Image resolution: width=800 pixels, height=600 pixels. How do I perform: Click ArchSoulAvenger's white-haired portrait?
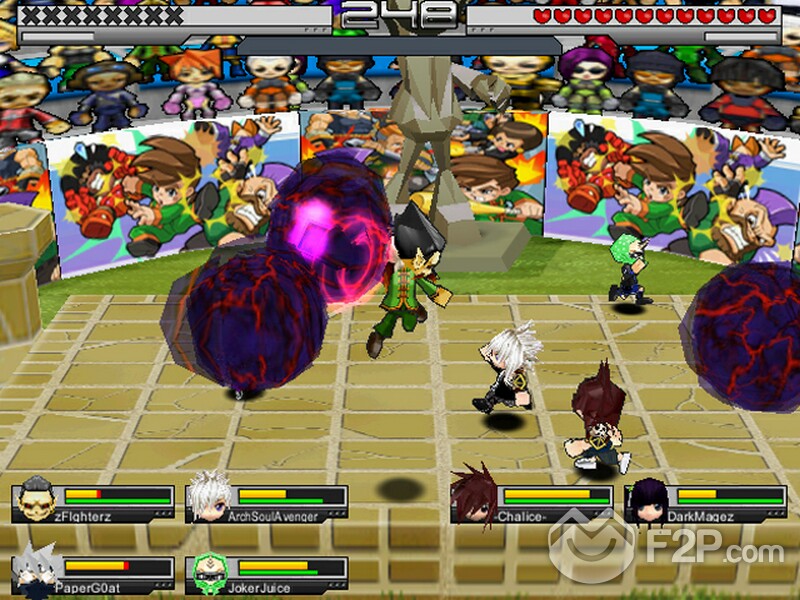(x=208, y=497)
